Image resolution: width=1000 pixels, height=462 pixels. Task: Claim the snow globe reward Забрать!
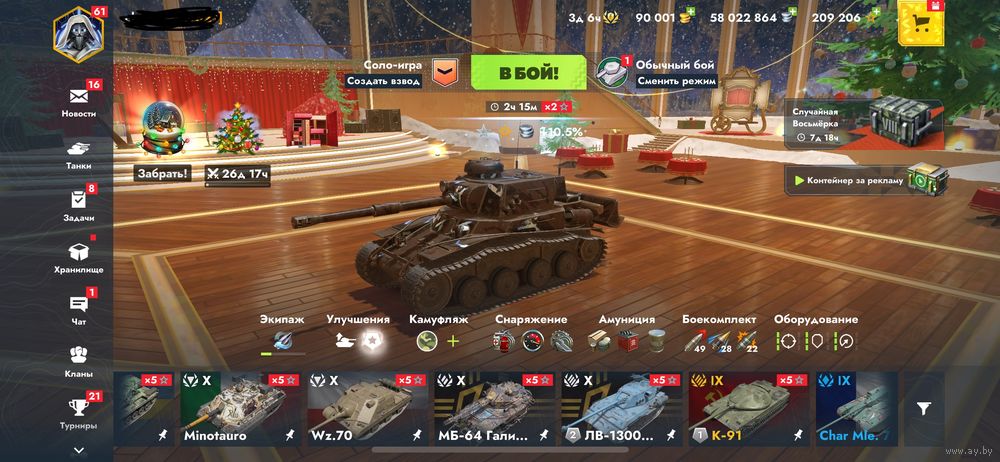point(162,173)
